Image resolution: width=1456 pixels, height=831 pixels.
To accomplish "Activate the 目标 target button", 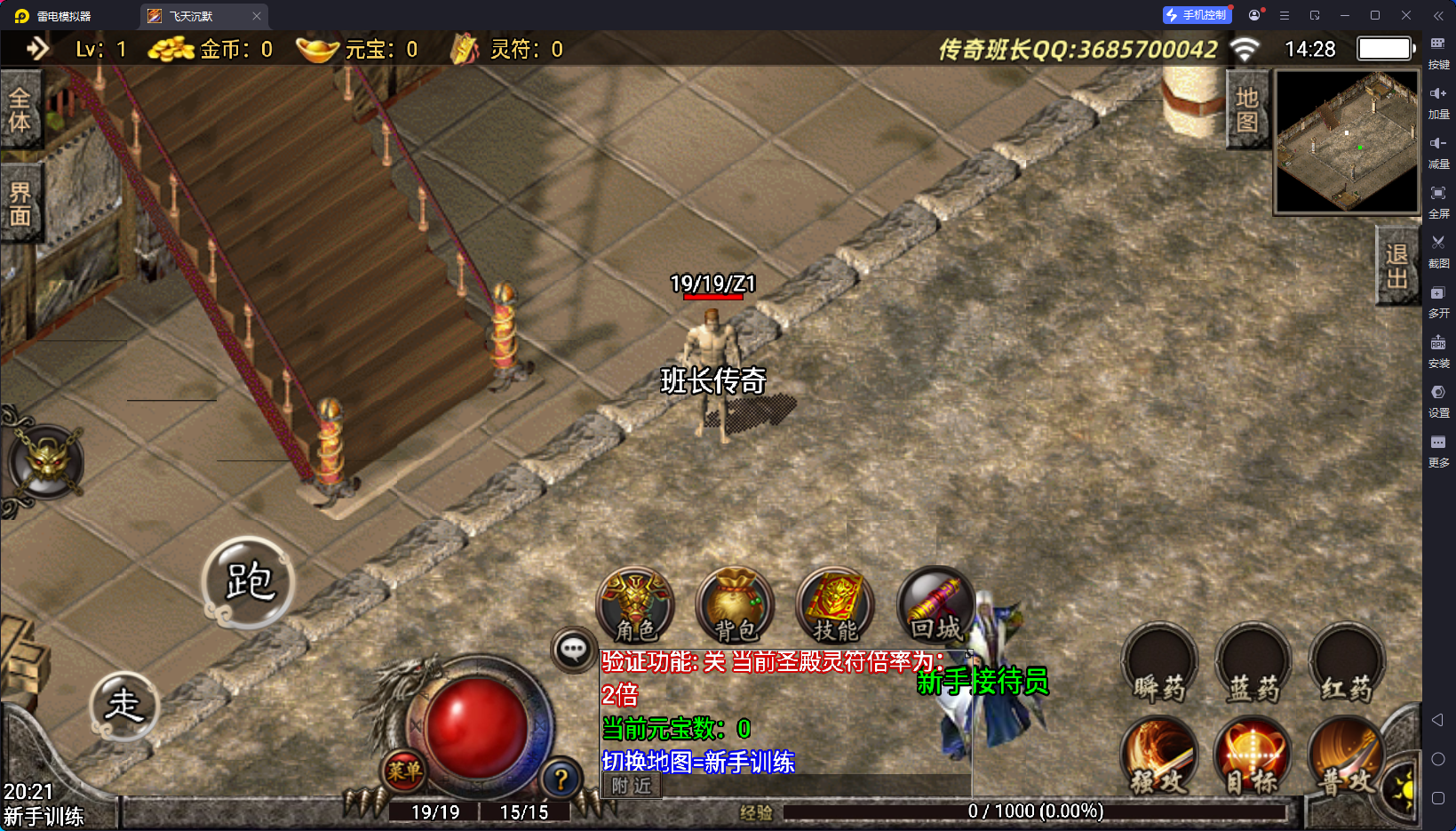I will (1253, 755).
